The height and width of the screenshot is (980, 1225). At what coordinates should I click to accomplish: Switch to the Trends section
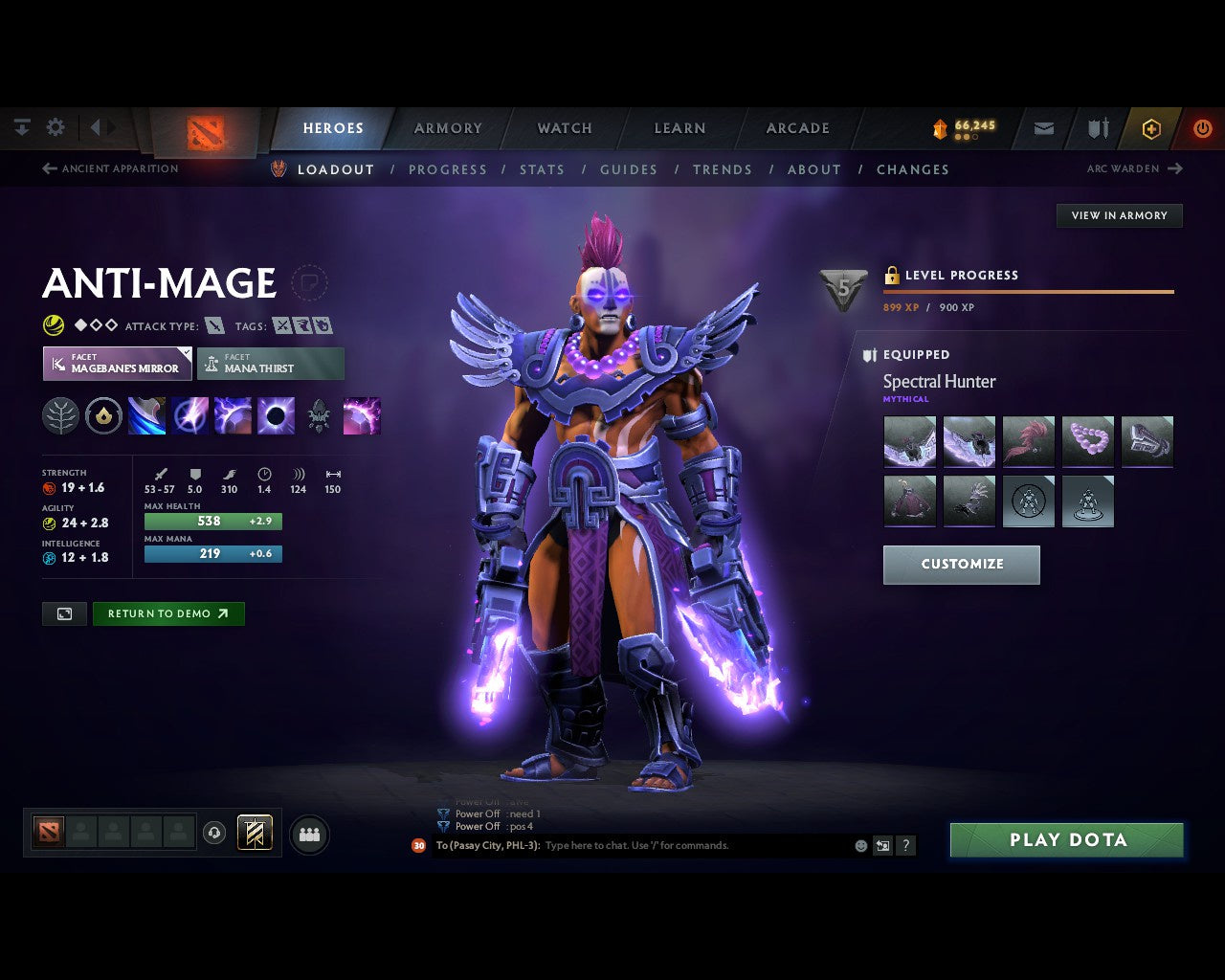[x=723, y=169]
